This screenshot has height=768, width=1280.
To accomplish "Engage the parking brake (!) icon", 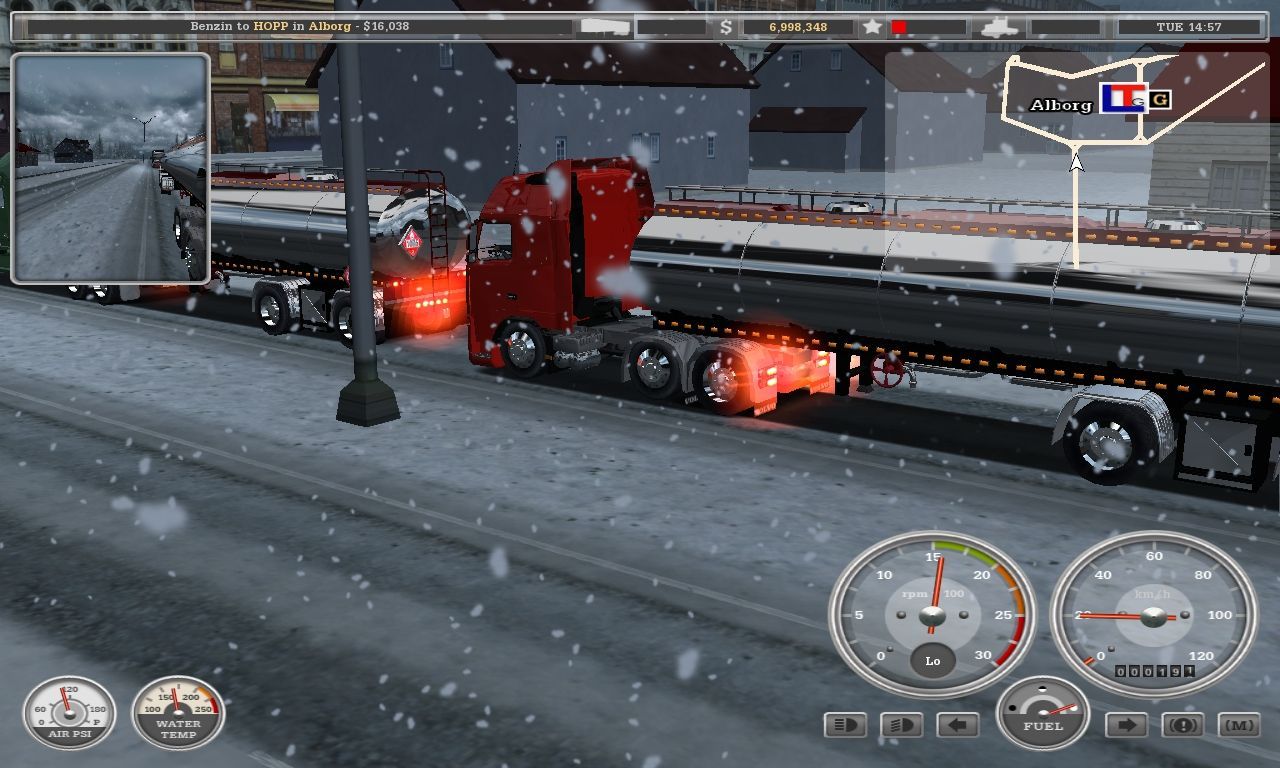I will point(1183,724).
